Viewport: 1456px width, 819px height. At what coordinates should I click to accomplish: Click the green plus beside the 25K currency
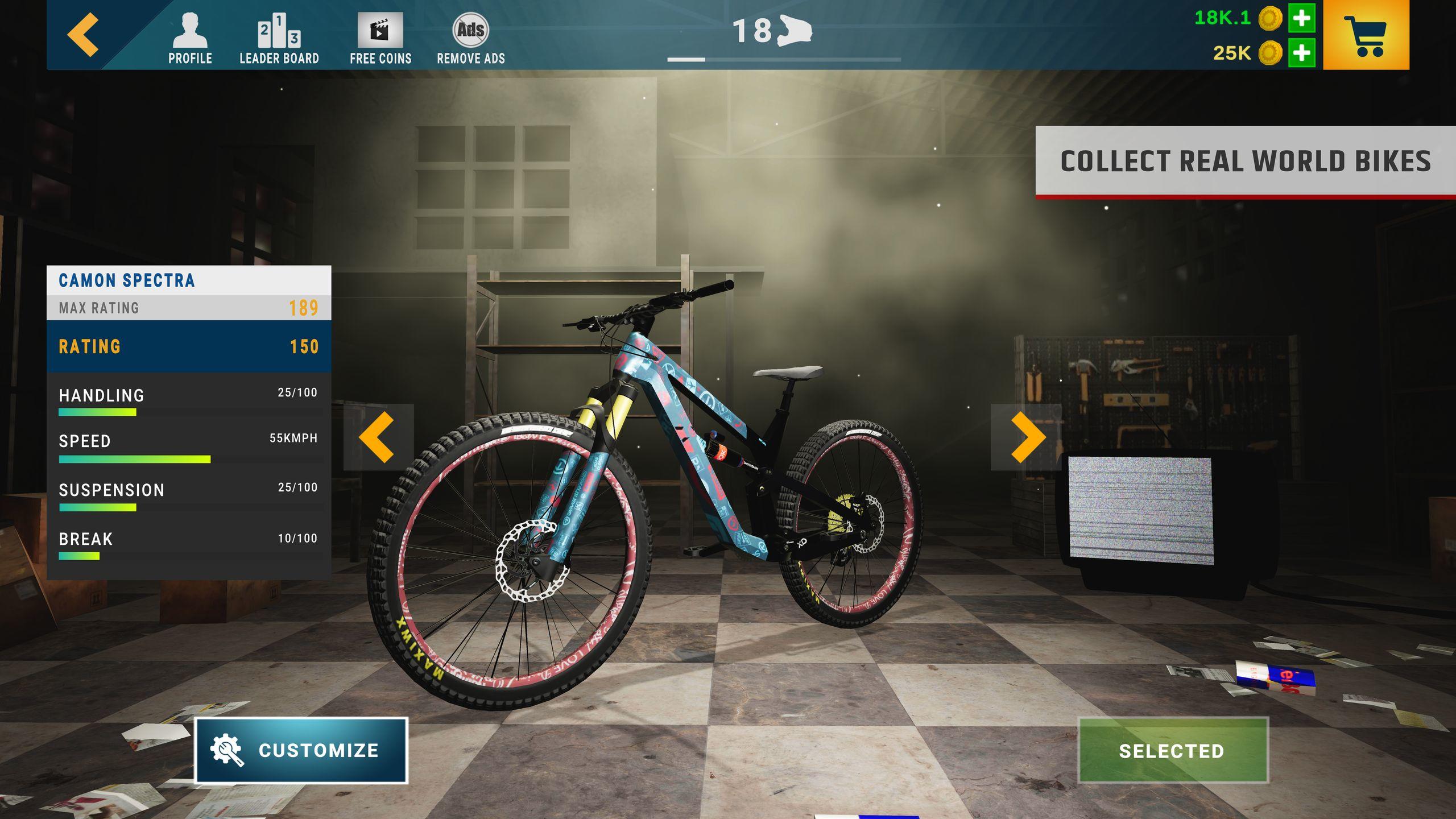coord(1302,55)
